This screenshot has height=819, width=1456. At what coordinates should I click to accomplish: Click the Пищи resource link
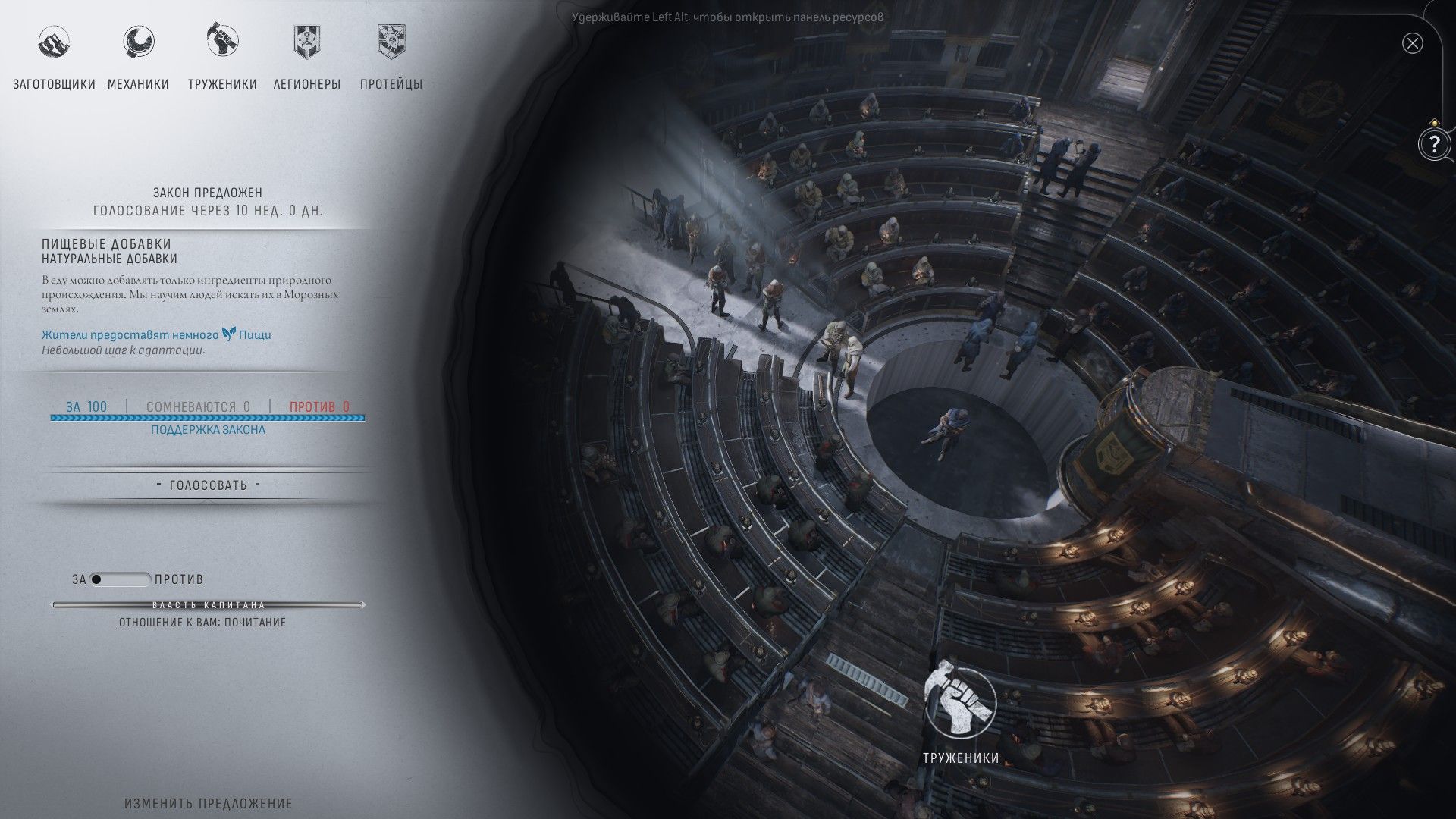tap(254, 334)
